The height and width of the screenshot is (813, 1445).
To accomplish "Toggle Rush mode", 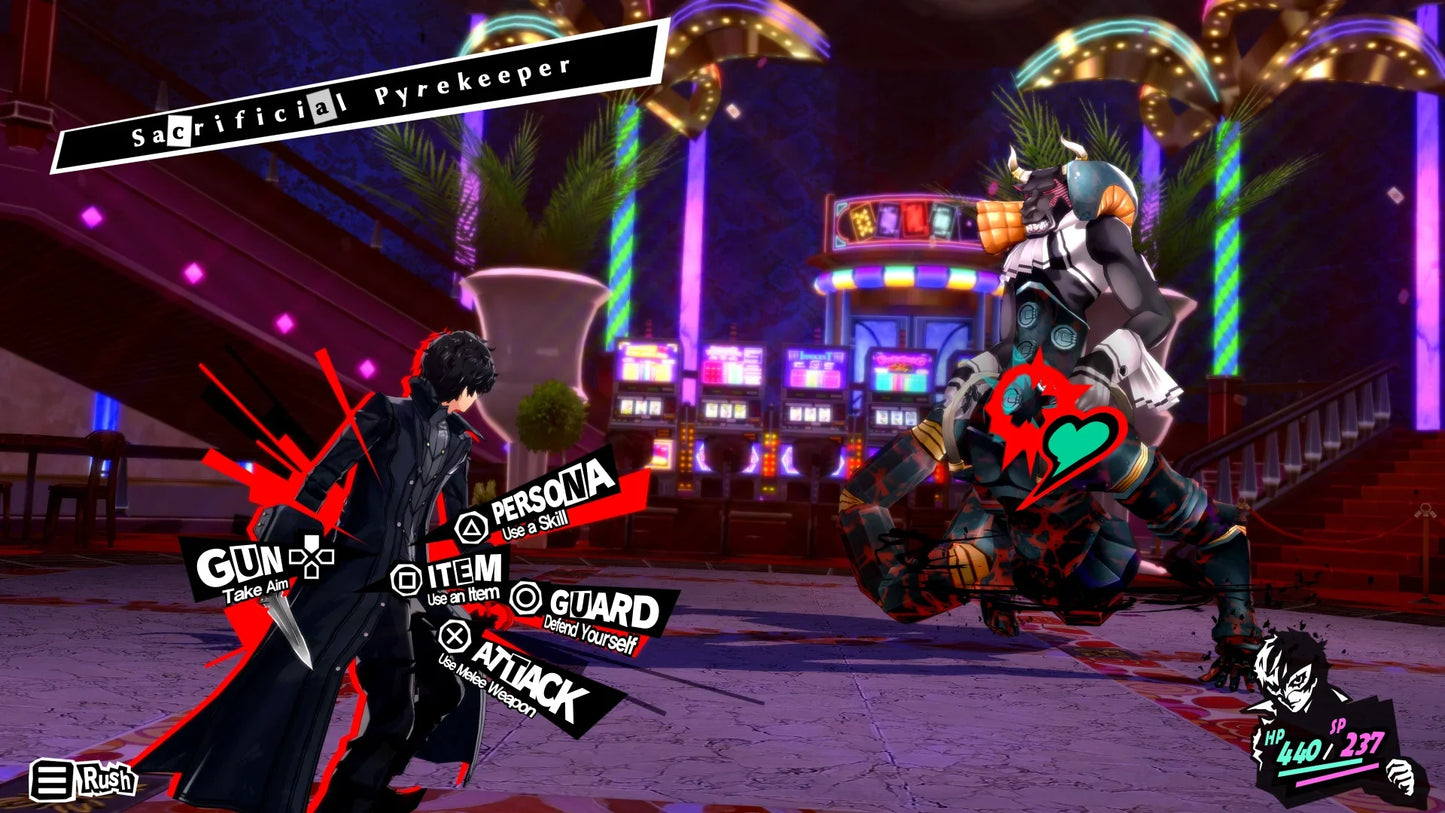I will (105, 778).
